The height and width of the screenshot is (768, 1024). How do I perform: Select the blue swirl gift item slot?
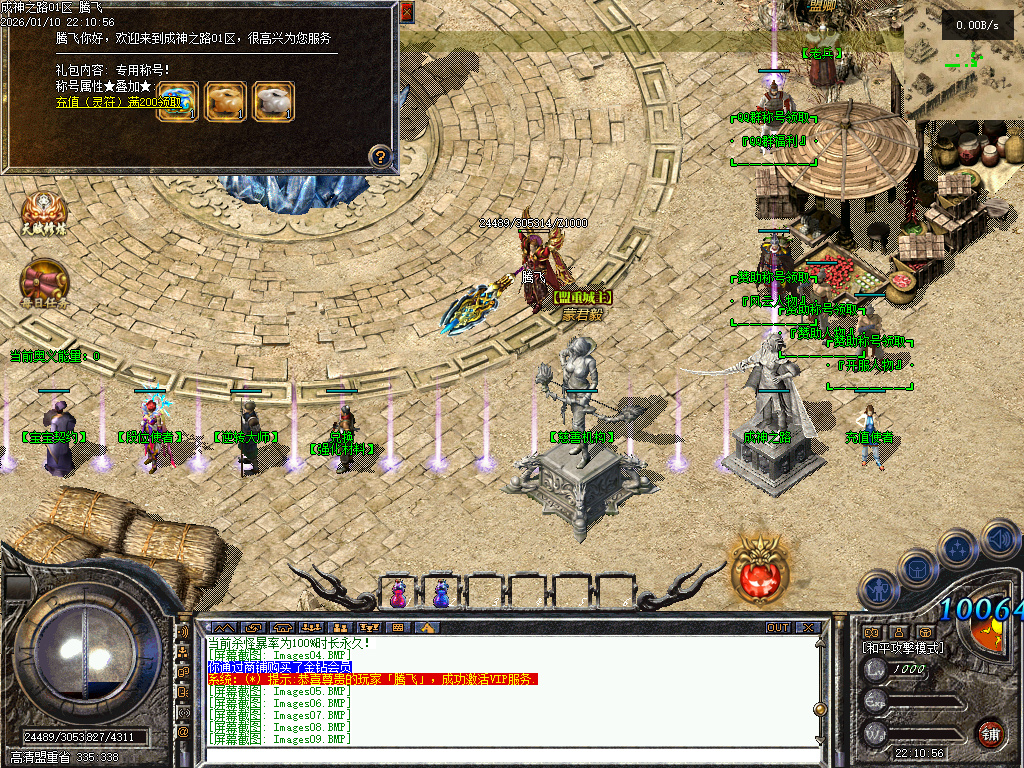[177, 101]
